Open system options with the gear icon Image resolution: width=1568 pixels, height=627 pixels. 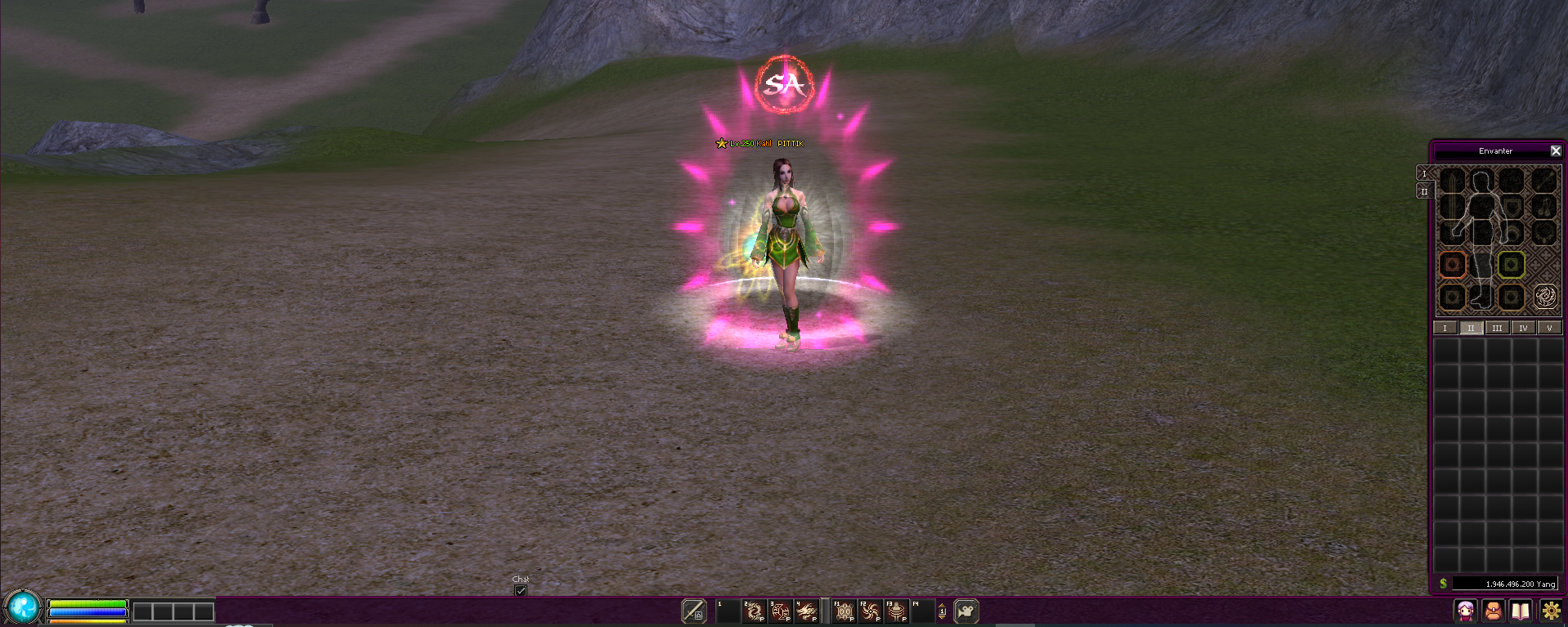tap(1550, 611)
